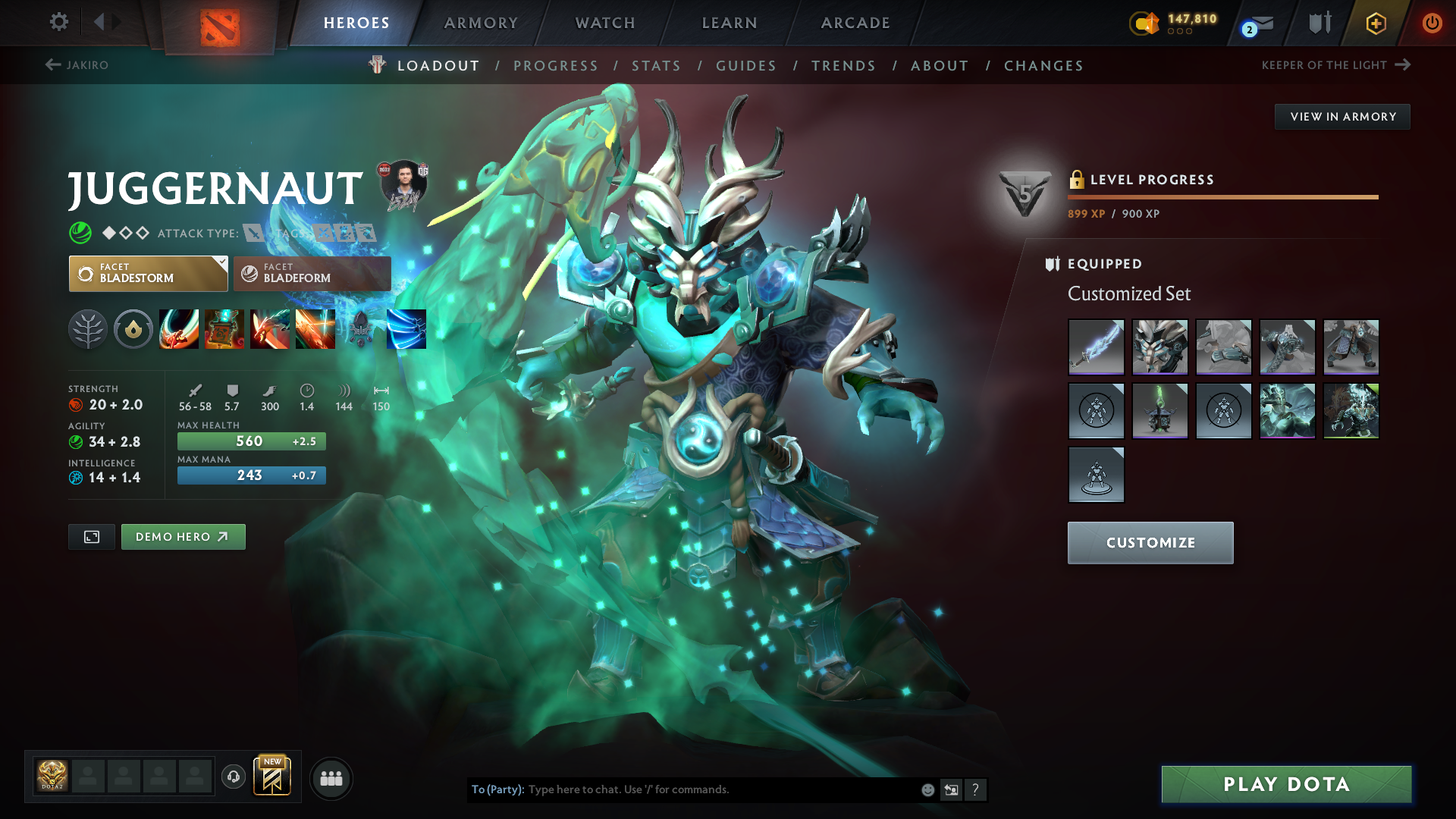The width and height of the screenshot is (1456, 819).
Task: Click the party chat input field
Action: [x=720, y=789]
